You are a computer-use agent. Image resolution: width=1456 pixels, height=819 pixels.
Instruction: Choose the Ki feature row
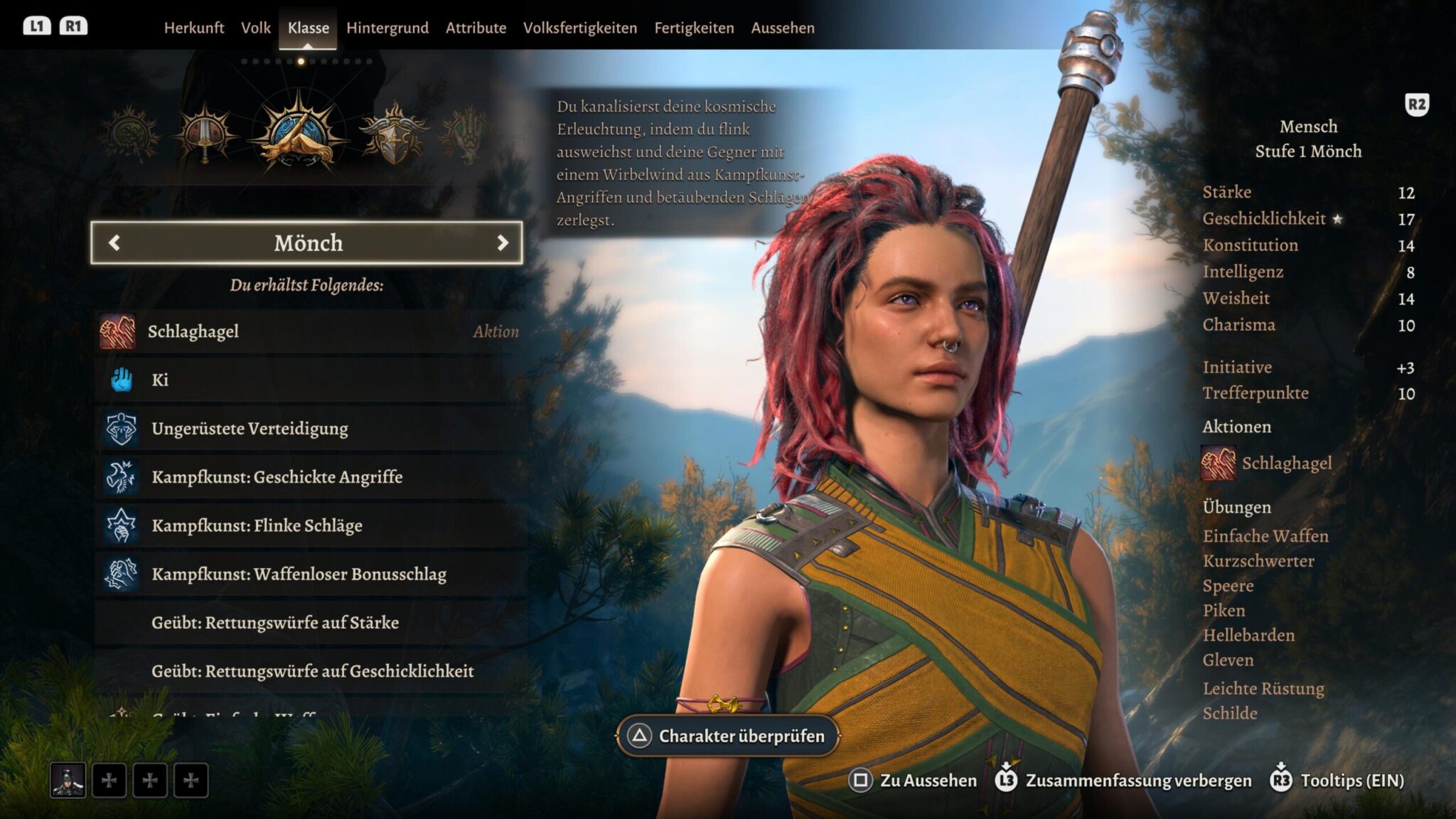pos(309,380)
